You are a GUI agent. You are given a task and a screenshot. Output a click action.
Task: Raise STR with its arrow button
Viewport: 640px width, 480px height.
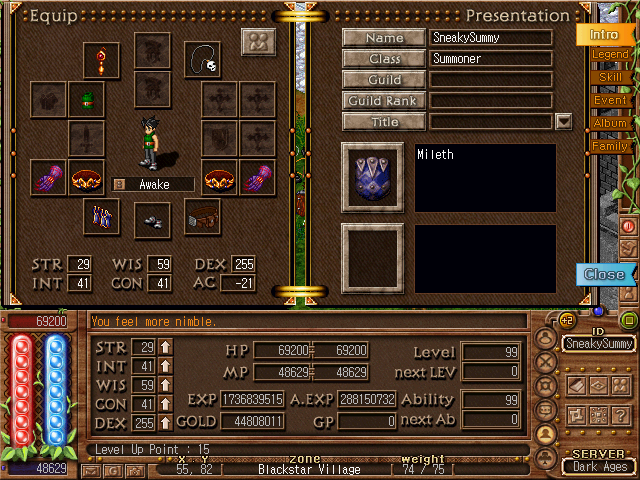pyautogui.click(x=166, y=347)
